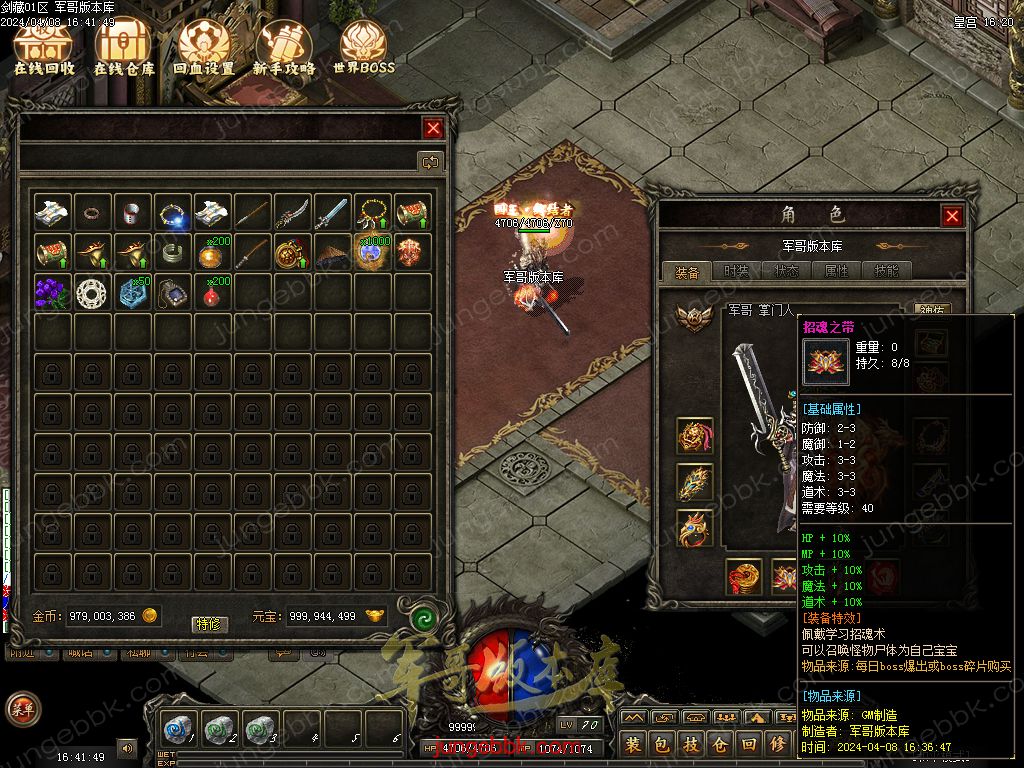Open the 新手攻略 beginner guide
Screen dimensions: 1024x768
point(284,48)
